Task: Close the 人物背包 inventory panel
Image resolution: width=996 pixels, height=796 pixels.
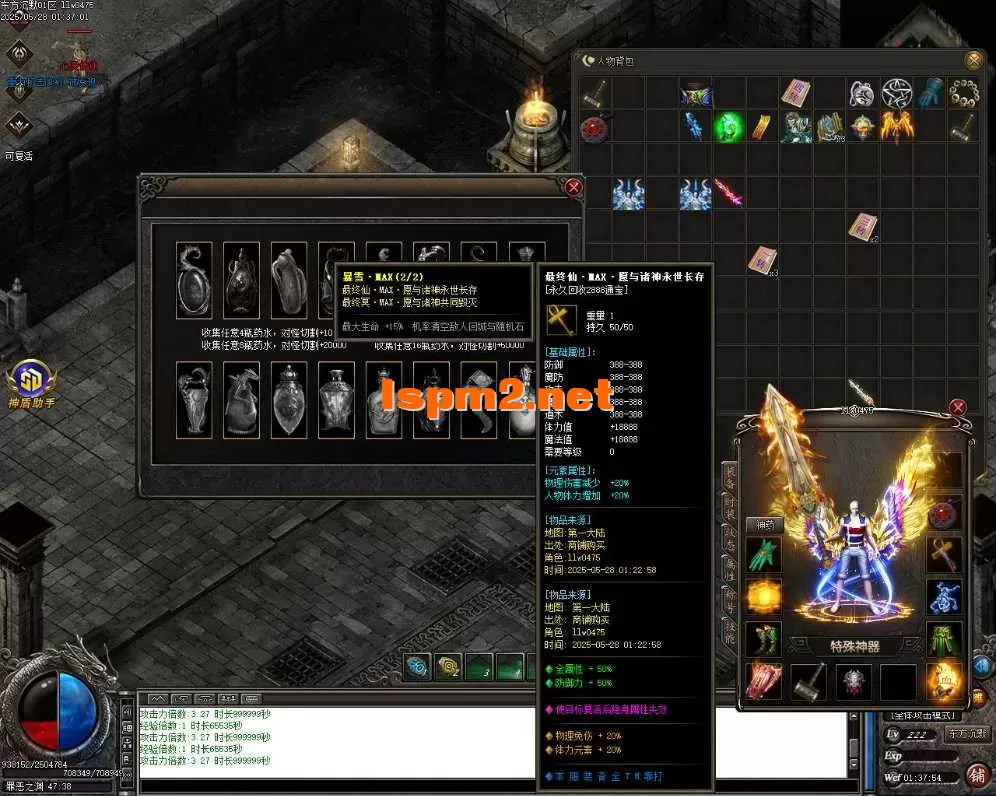Action: point(973,60)
